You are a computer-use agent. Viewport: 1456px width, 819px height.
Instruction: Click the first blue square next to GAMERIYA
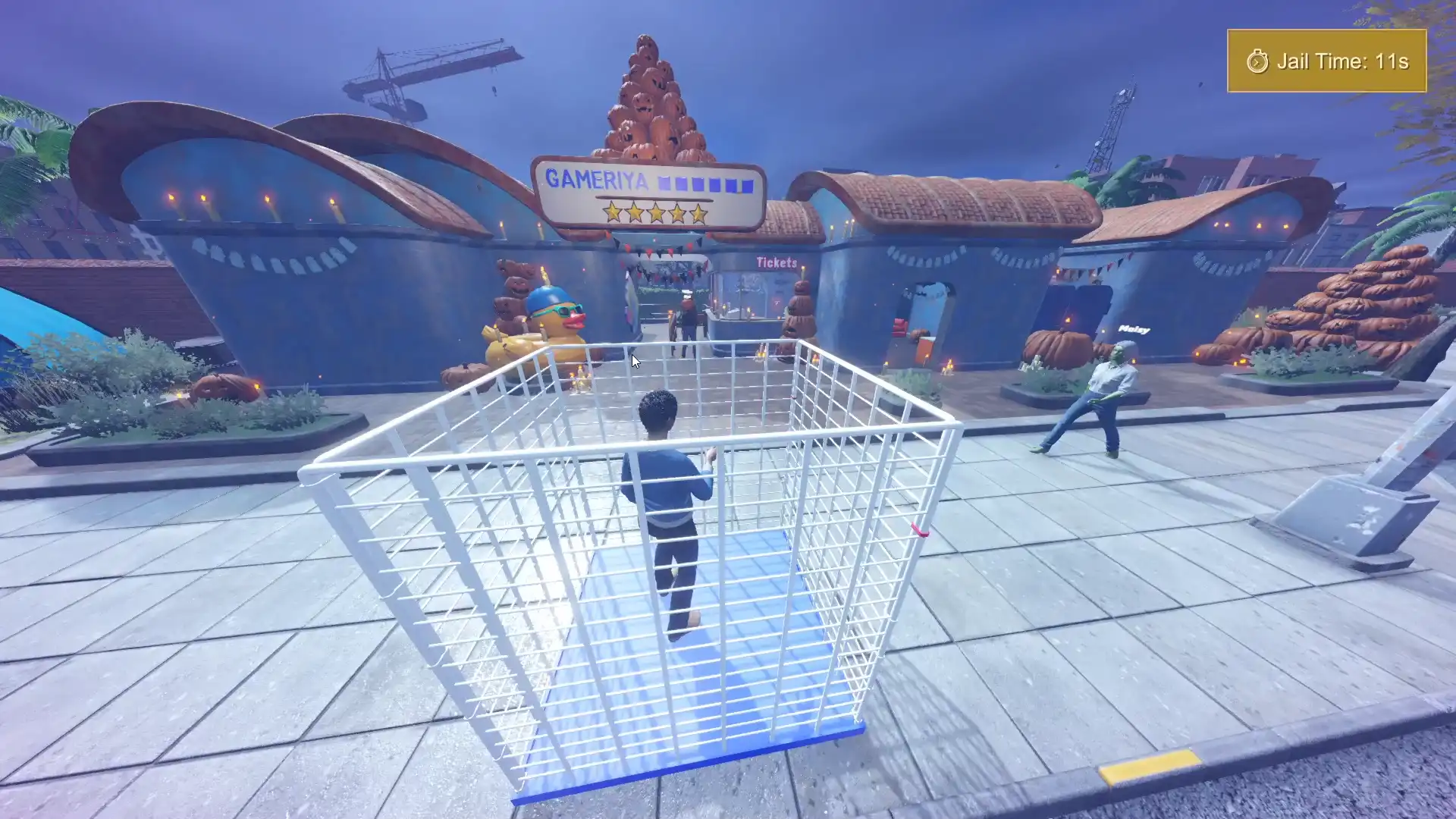(665, 183)
